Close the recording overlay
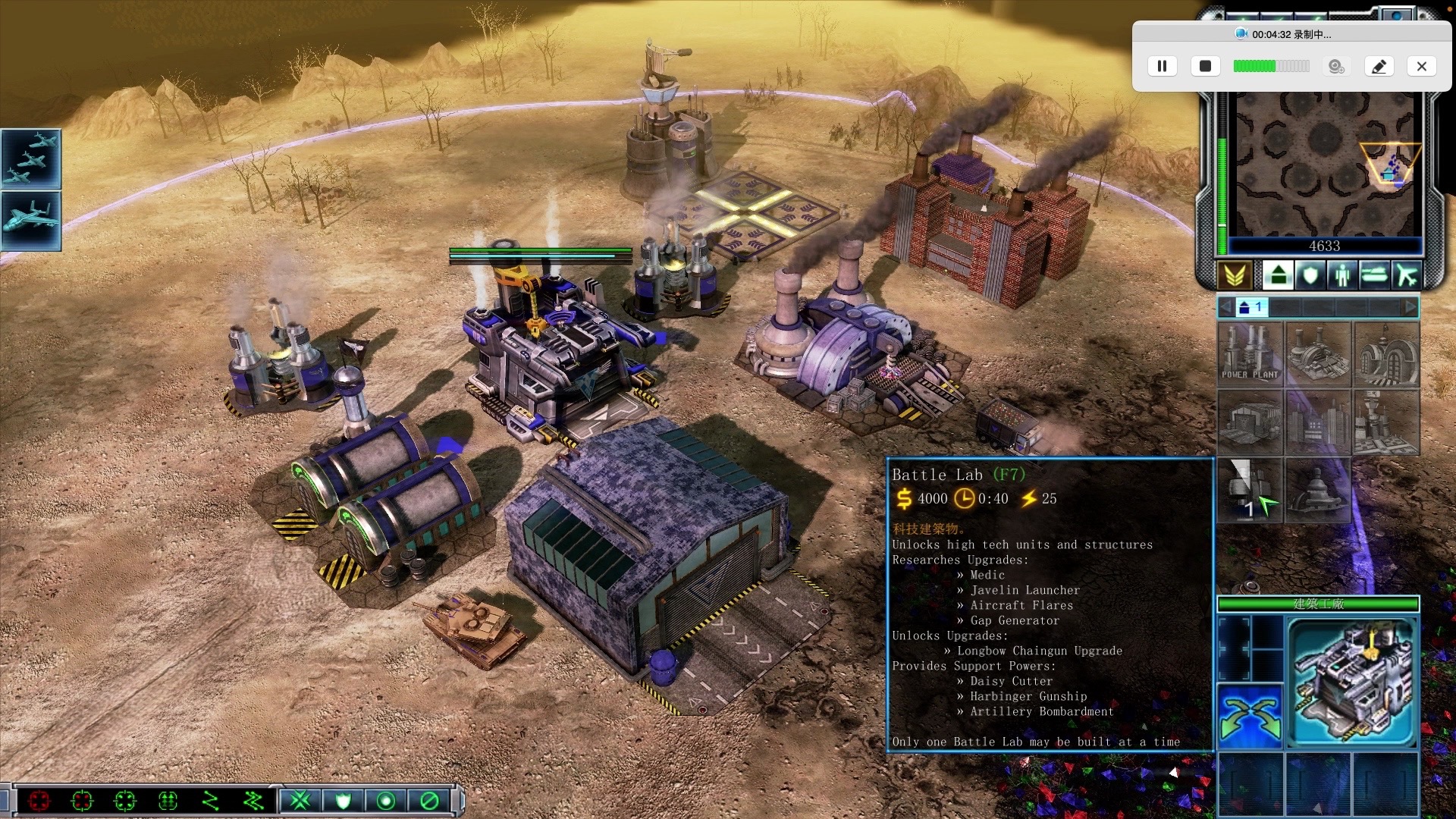1456x819 pixels. (x=1422, y=67)
